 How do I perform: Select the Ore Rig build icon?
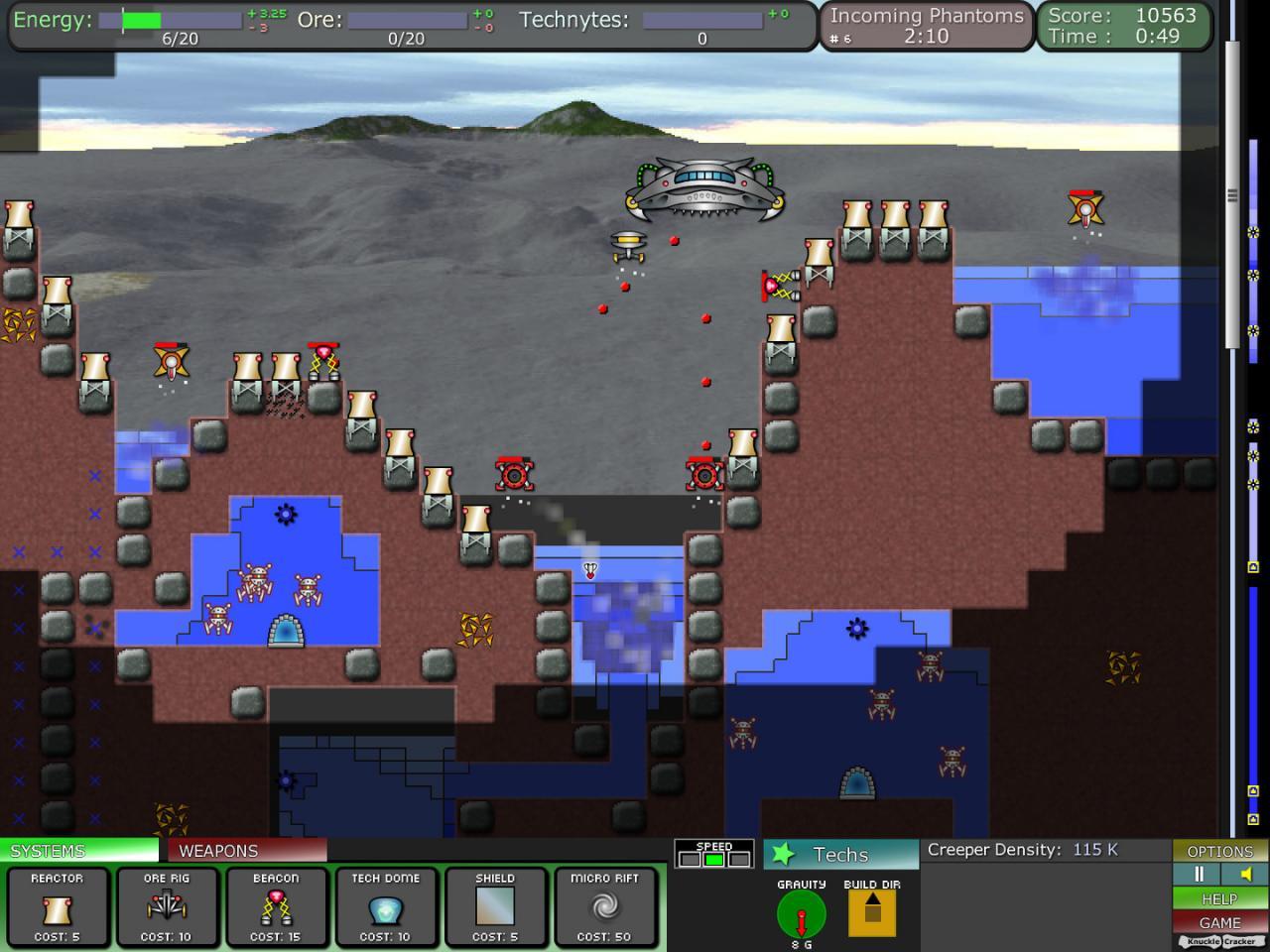[x=167, y=907]
